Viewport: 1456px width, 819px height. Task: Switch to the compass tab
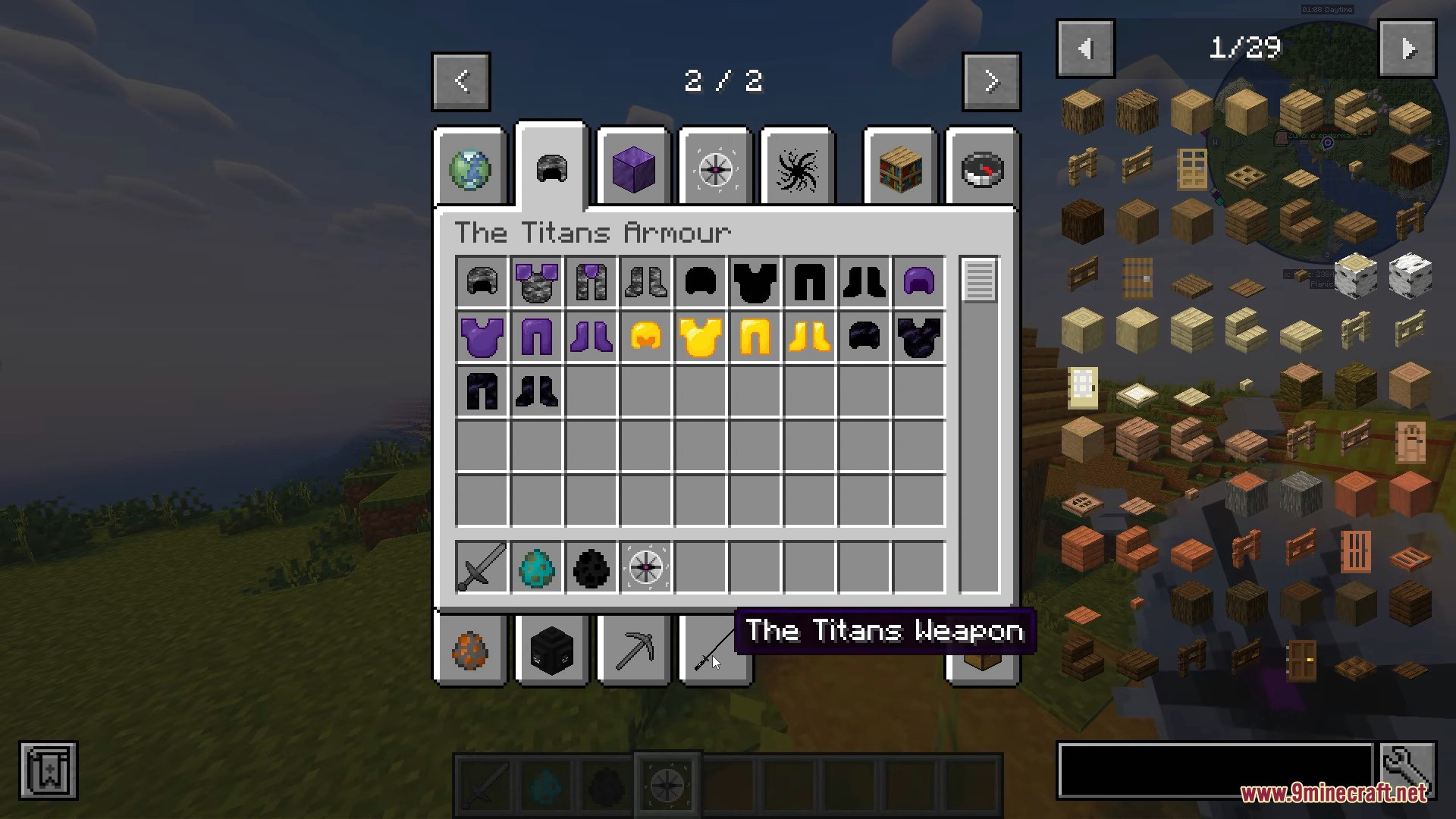(x=982, y=168)
